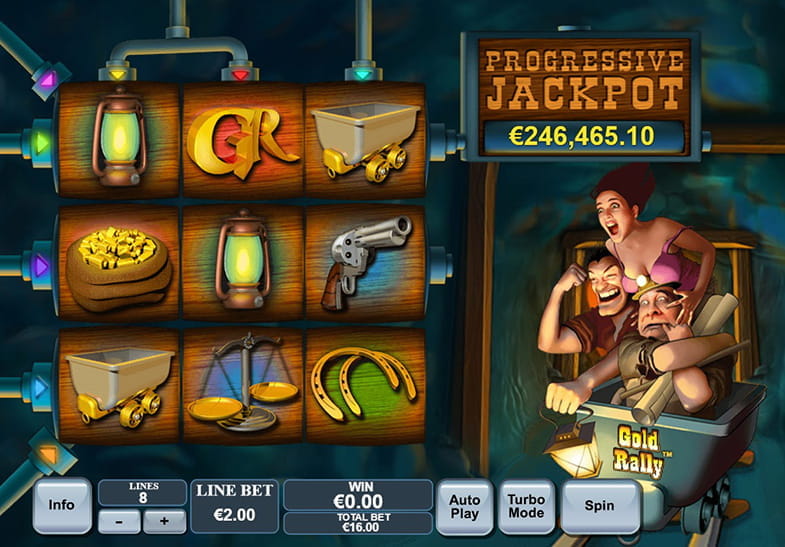
Task: Open the Info paytable
Action: (62, 506)
